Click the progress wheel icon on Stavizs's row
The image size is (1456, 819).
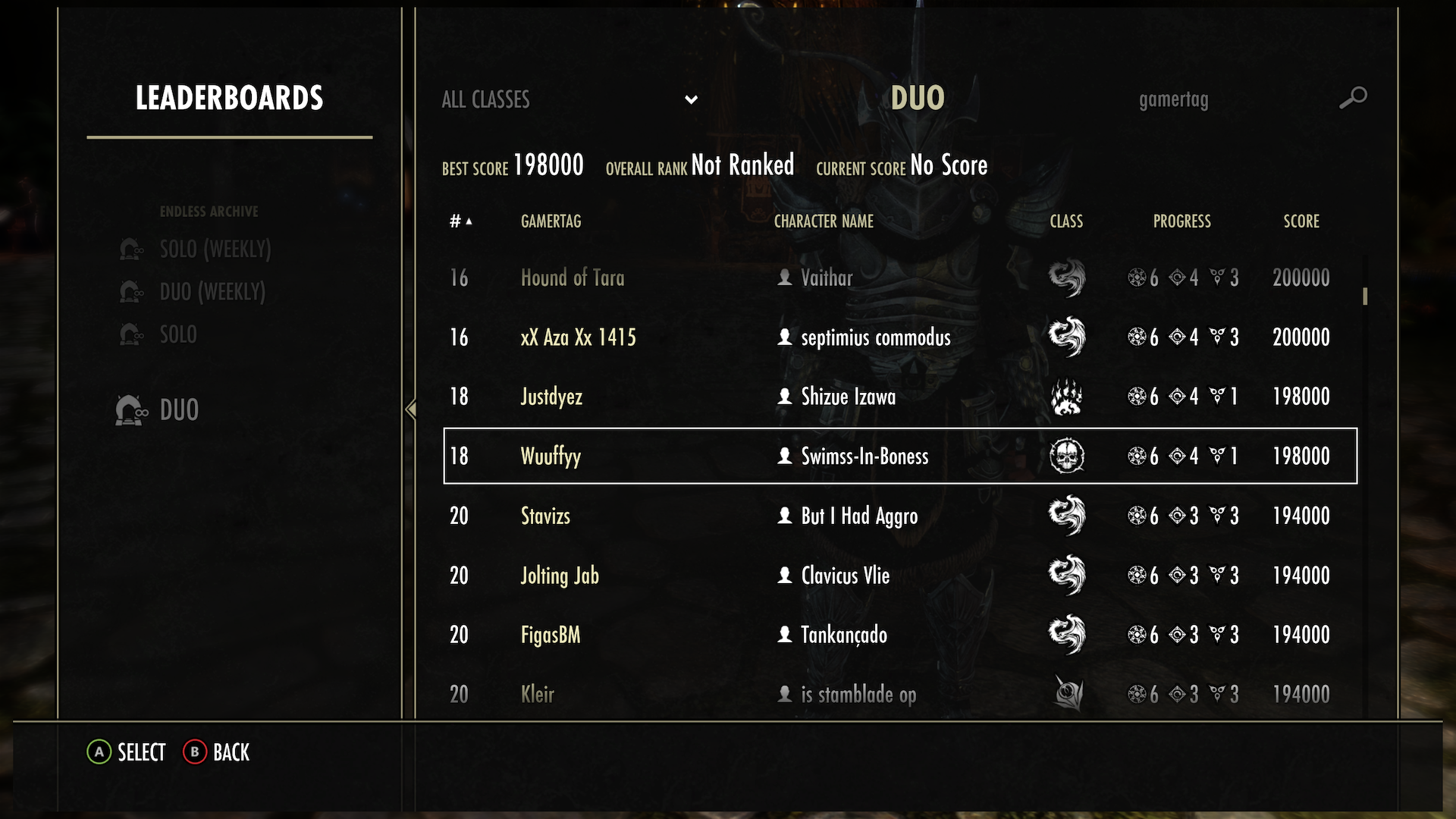point(1137,515)
